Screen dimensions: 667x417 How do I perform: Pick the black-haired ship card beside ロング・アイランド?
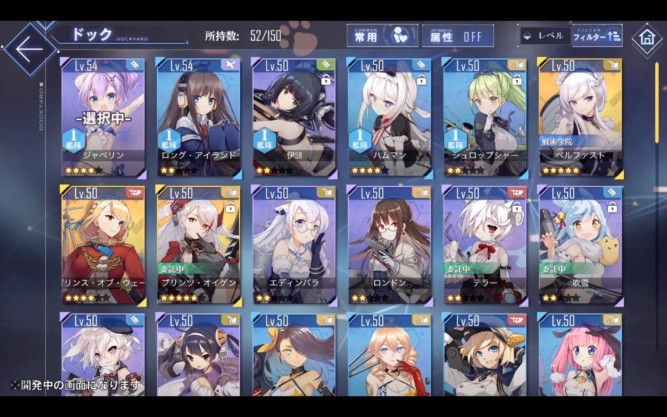coord(294,116)
